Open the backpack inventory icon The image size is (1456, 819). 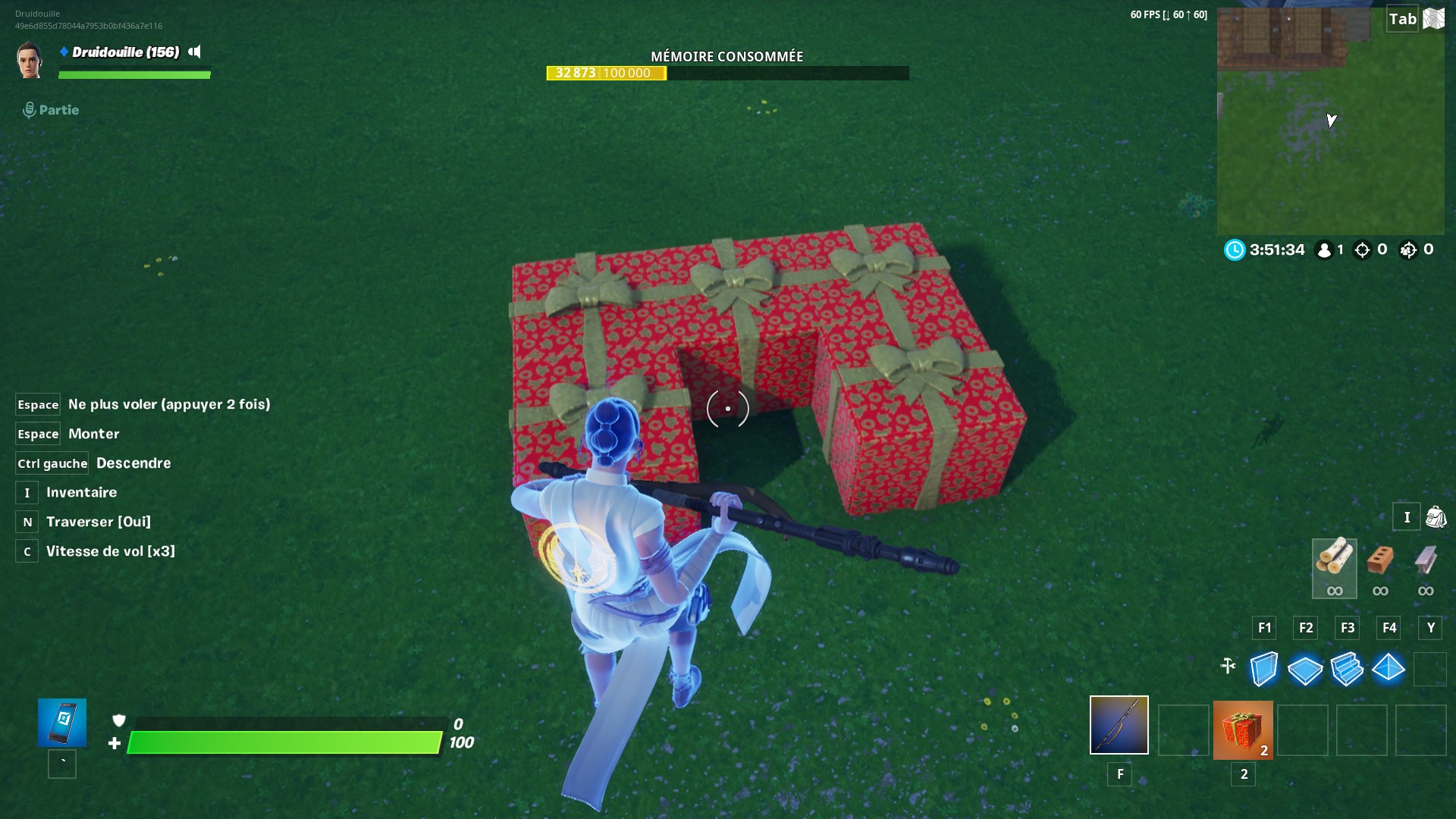pyautogui.click(x=1434, y=516)
